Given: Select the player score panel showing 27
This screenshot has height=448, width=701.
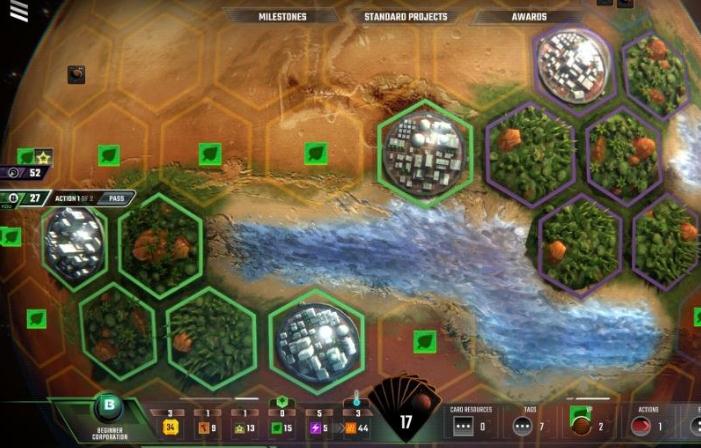Looking at the screenshot, I should (28, 198).
